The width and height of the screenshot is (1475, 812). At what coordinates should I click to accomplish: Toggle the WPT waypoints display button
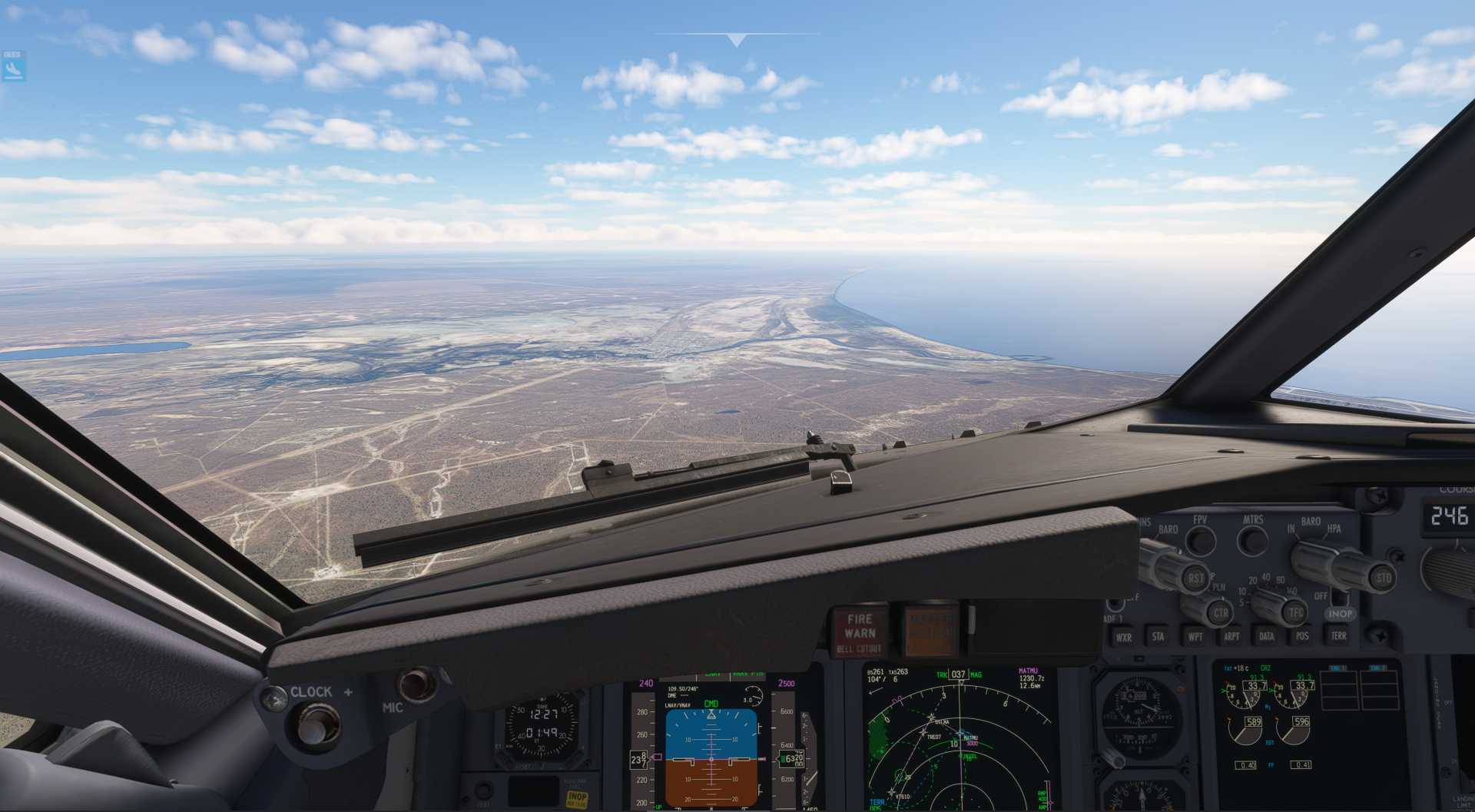click(1195, 636)
